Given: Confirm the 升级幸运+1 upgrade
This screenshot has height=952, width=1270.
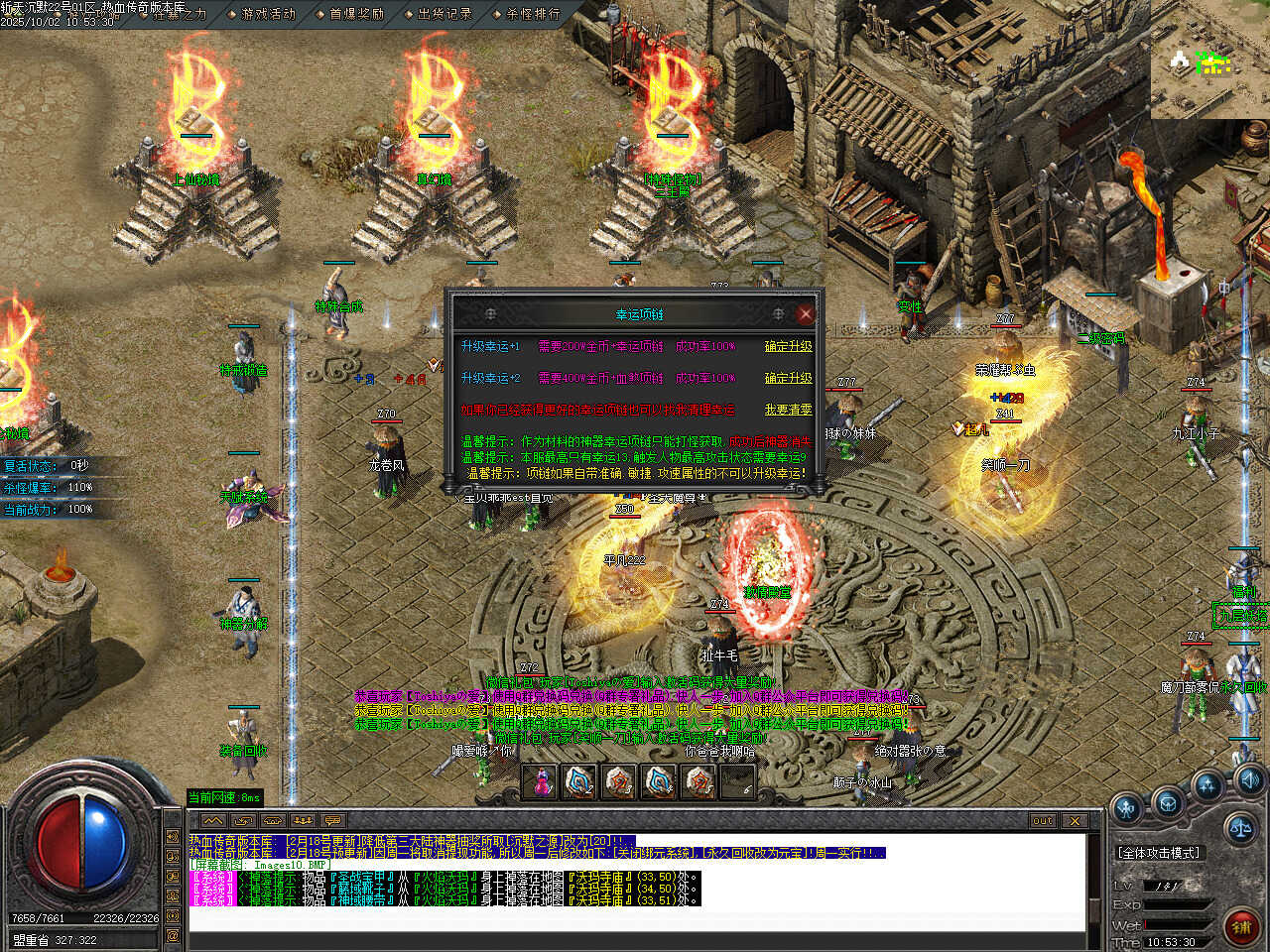Looking at the screenshot, I should pos(788,346).
